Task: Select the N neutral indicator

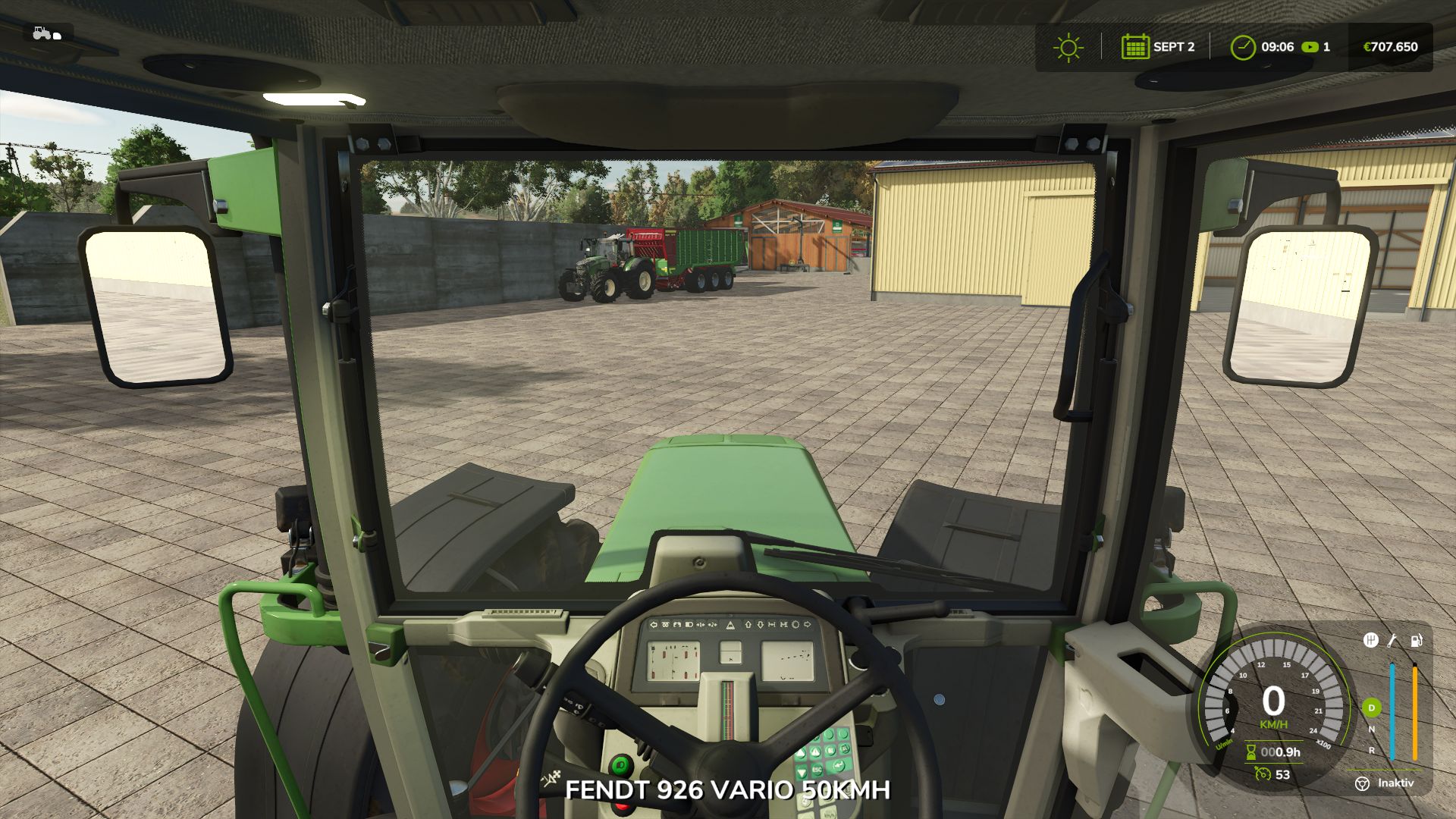Action: click(x=1371, y=730)
